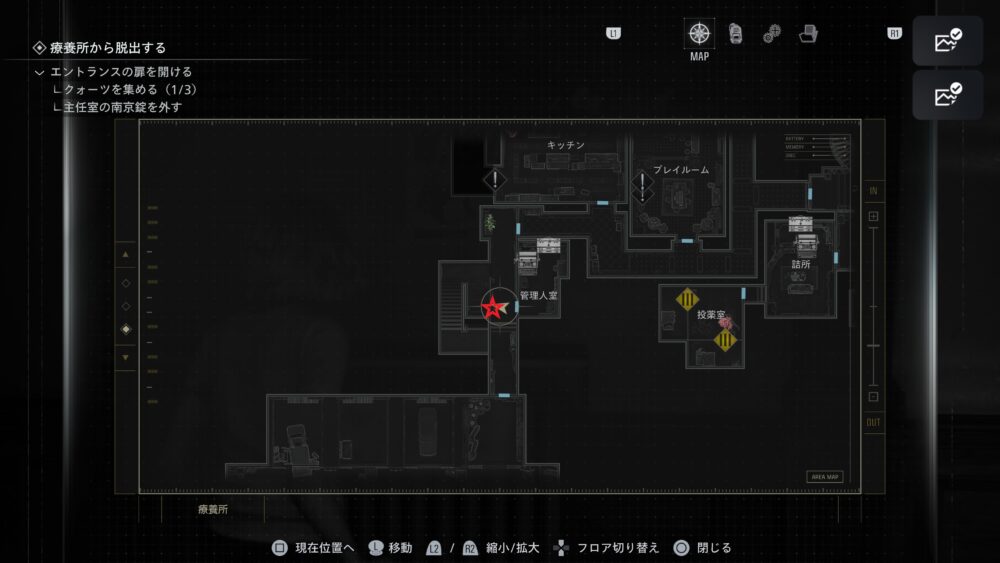Click the upper yellow diamond in 投薬室
This screenshot has height=563, width=1000.
point(687,299)
